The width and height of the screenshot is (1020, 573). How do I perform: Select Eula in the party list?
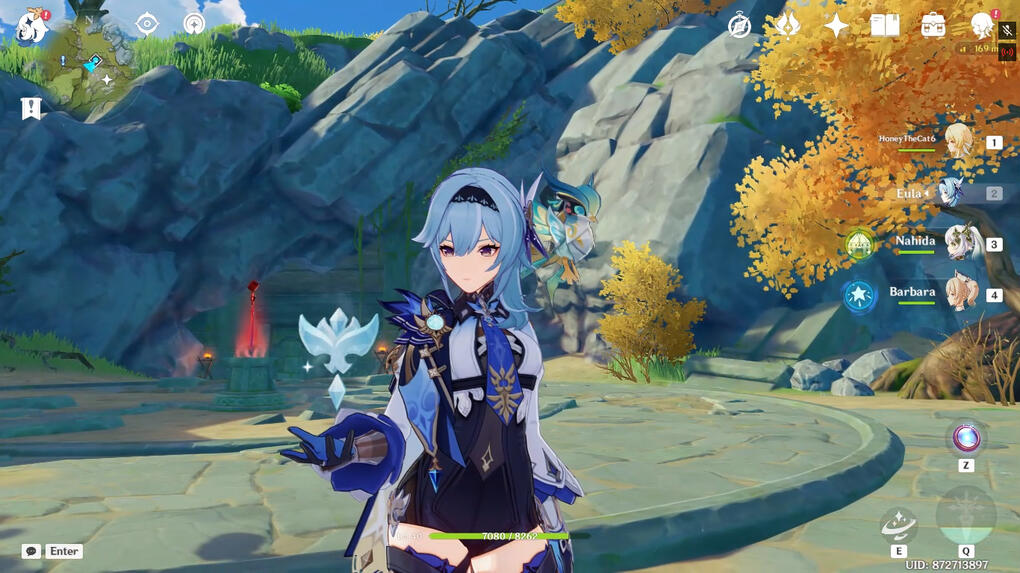point(951,193)
